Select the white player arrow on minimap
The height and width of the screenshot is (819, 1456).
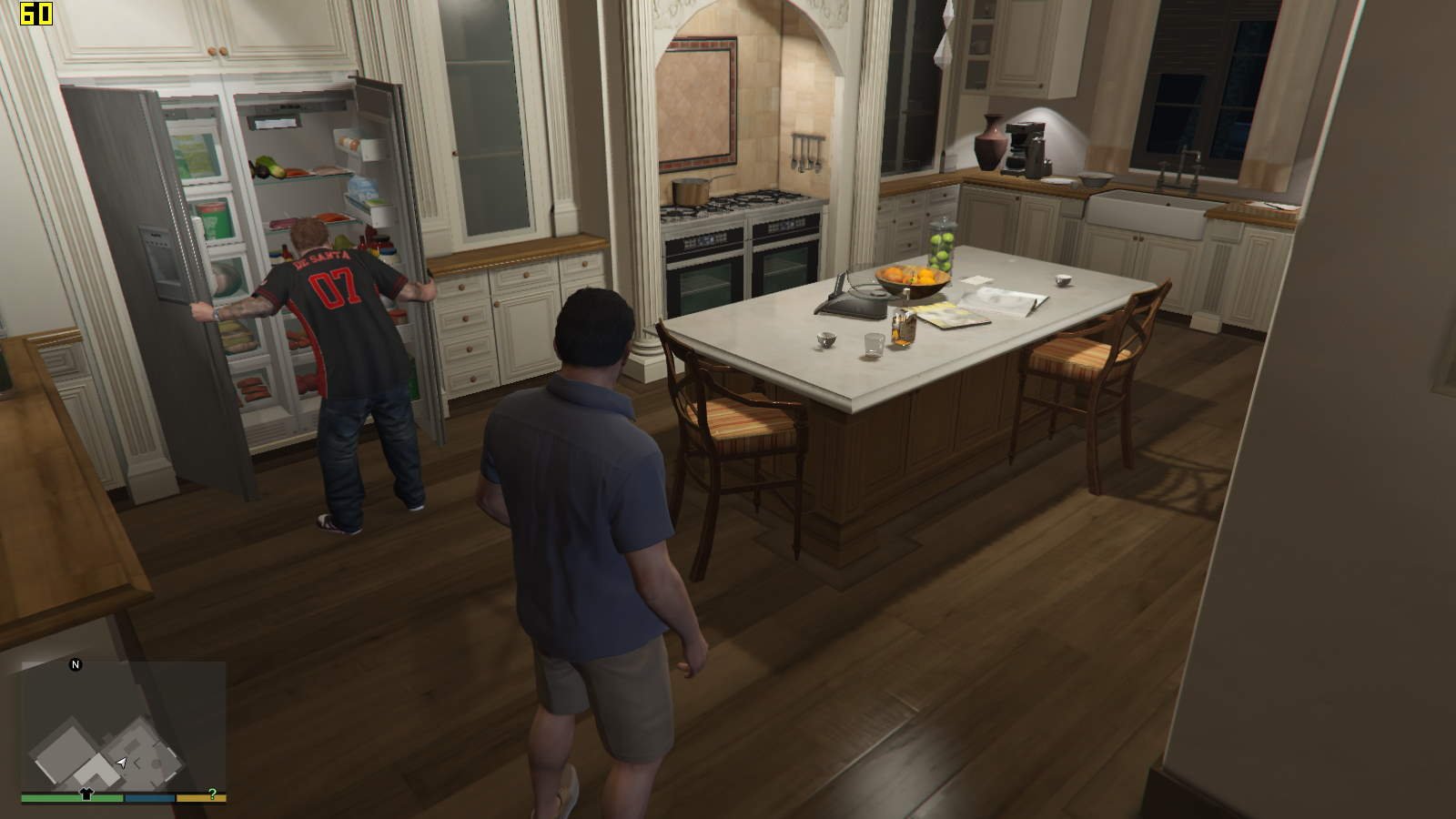pyautogui.click(x=122, y=762)
